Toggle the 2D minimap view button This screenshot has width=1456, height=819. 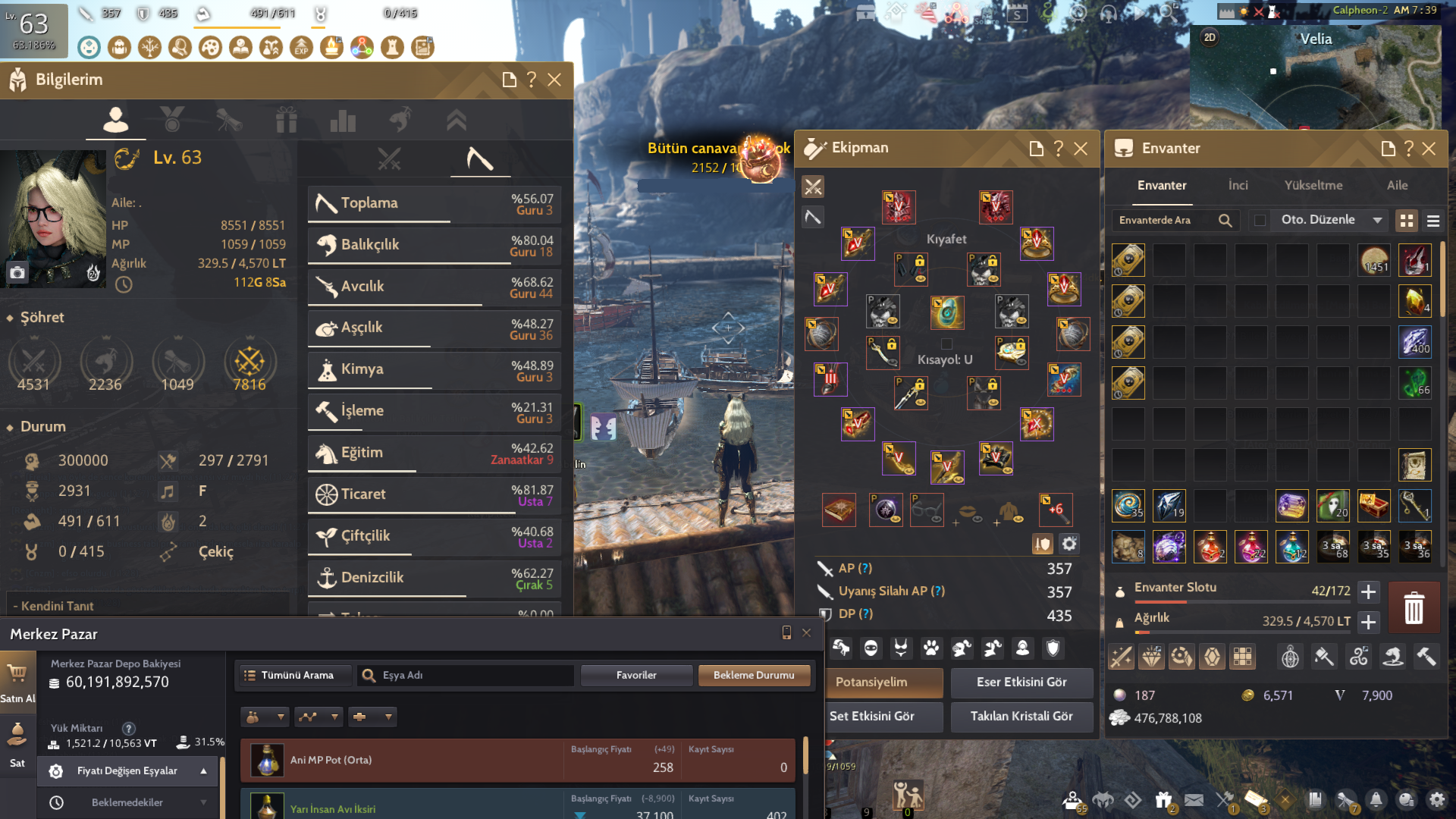1210,37
